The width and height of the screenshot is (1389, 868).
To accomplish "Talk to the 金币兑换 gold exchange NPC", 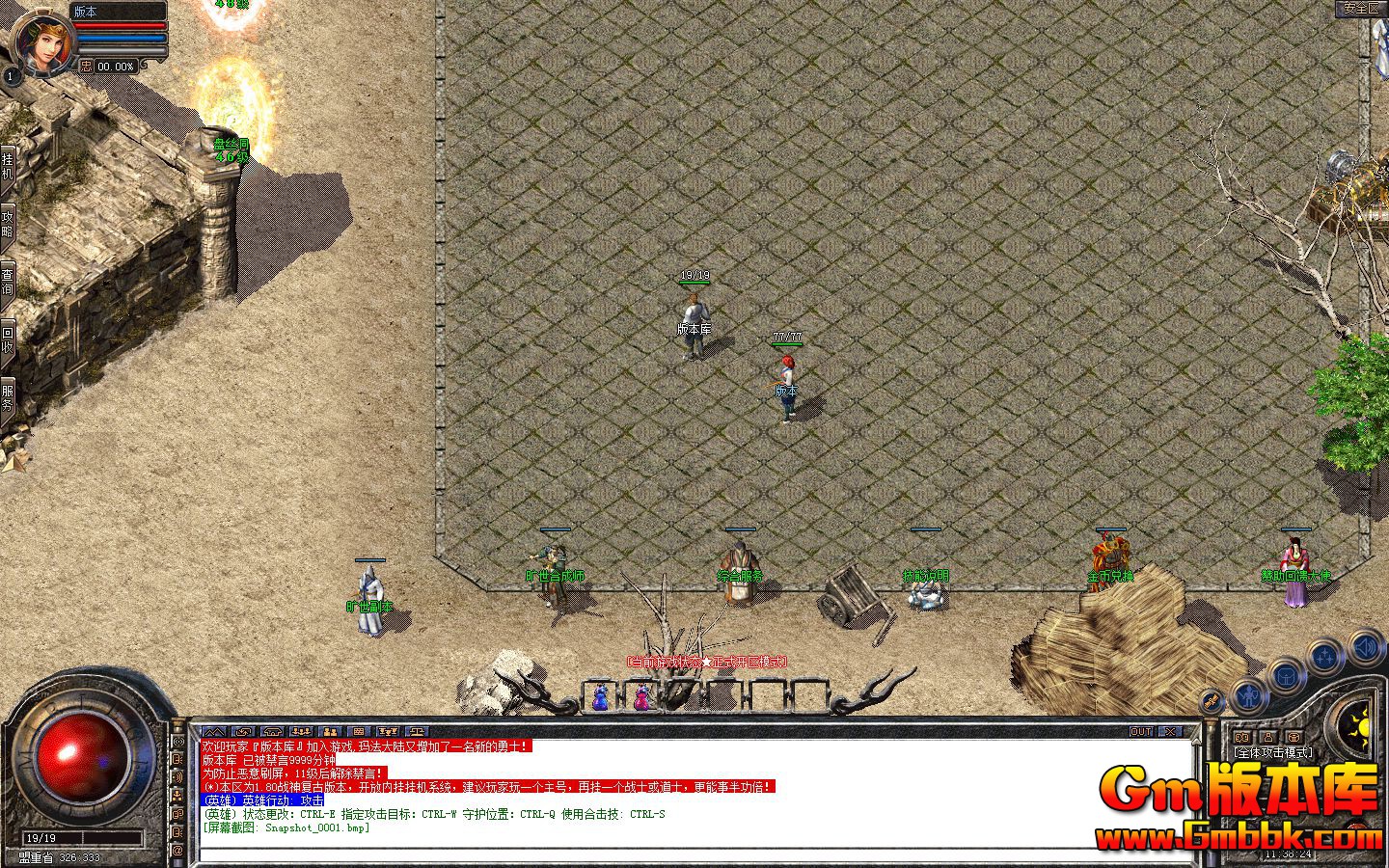I will (1109, 555).
